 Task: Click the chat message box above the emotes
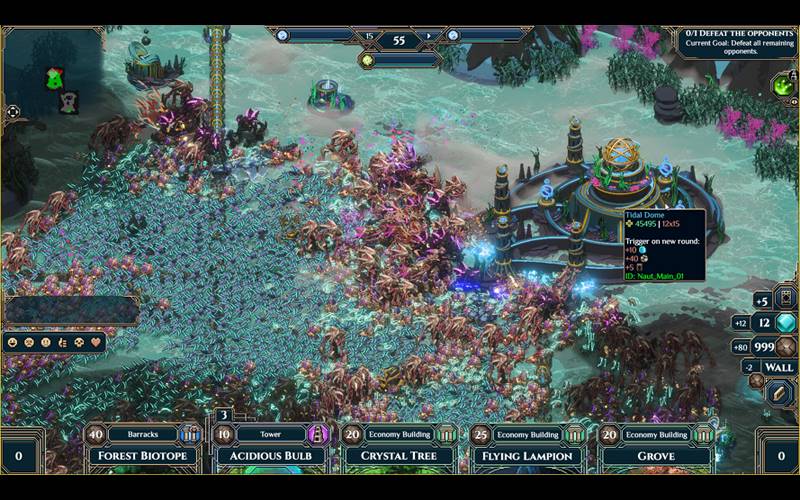pyautogui.click(x=70, y=310)
